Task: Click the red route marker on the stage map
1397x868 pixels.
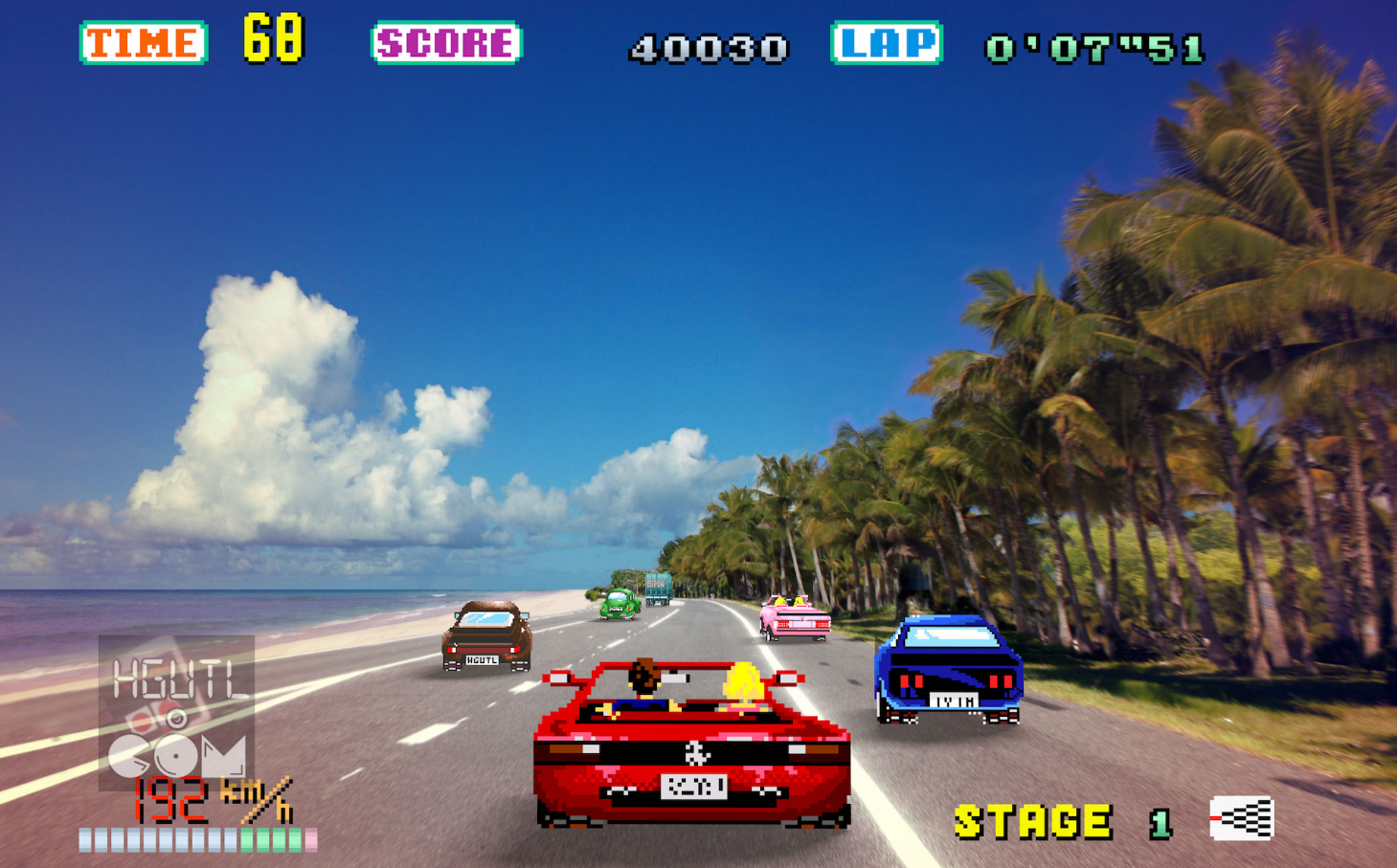Action: 1217,818
